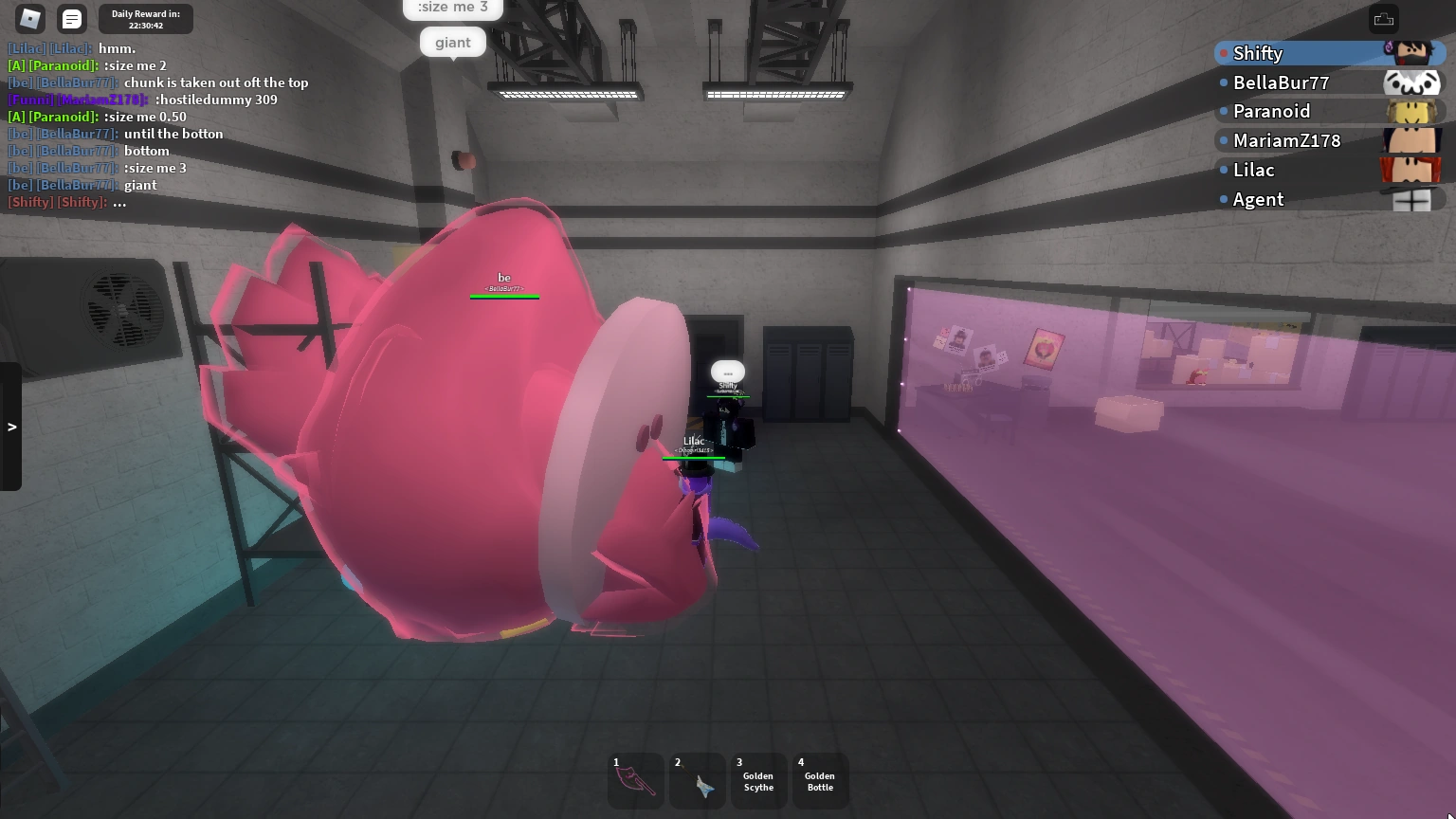This screenshot has width=1456, height=819.
Task: Expand the left-edge side panel arrow
Action: coord(12,427)
